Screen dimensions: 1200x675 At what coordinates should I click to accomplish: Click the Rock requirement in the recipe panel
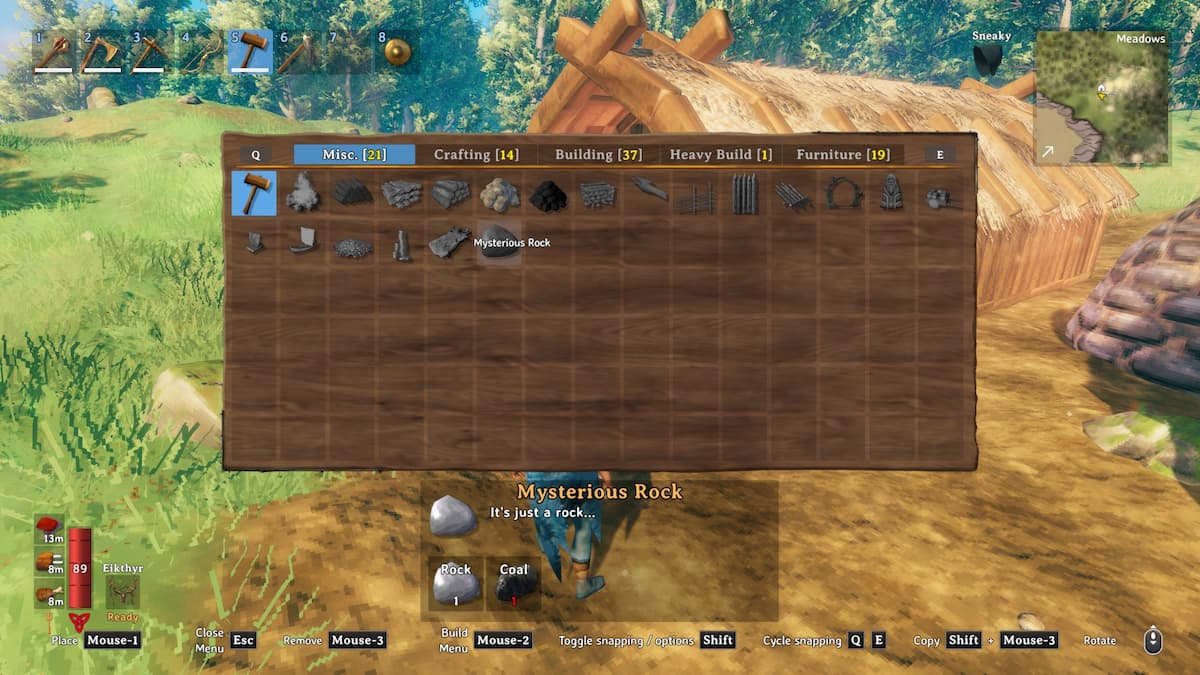[456, 584]
